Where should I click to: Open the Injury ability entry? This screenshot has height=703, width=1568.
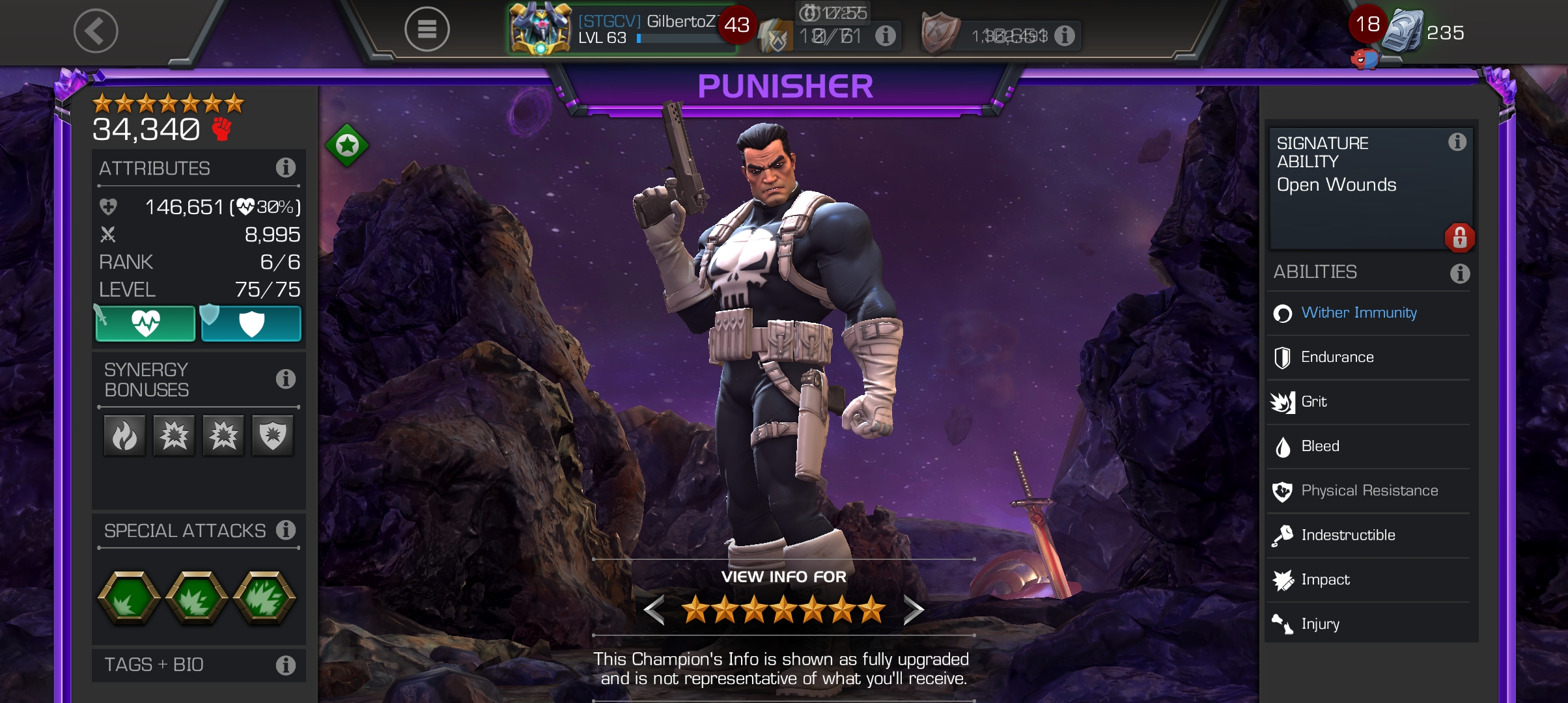(1320, 624)
